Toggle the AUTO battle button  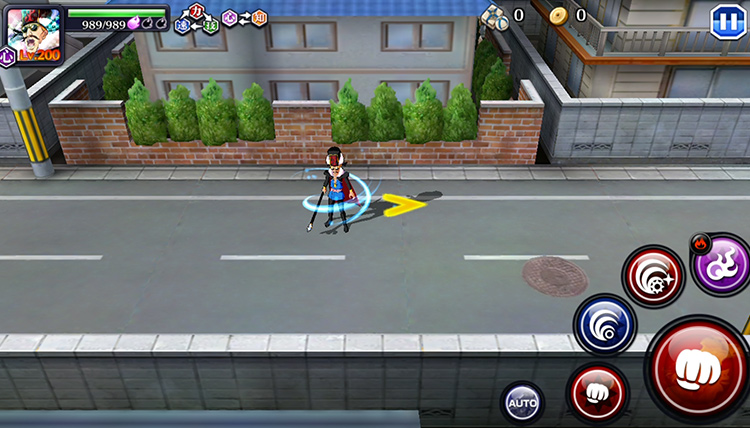coord(522,403)
